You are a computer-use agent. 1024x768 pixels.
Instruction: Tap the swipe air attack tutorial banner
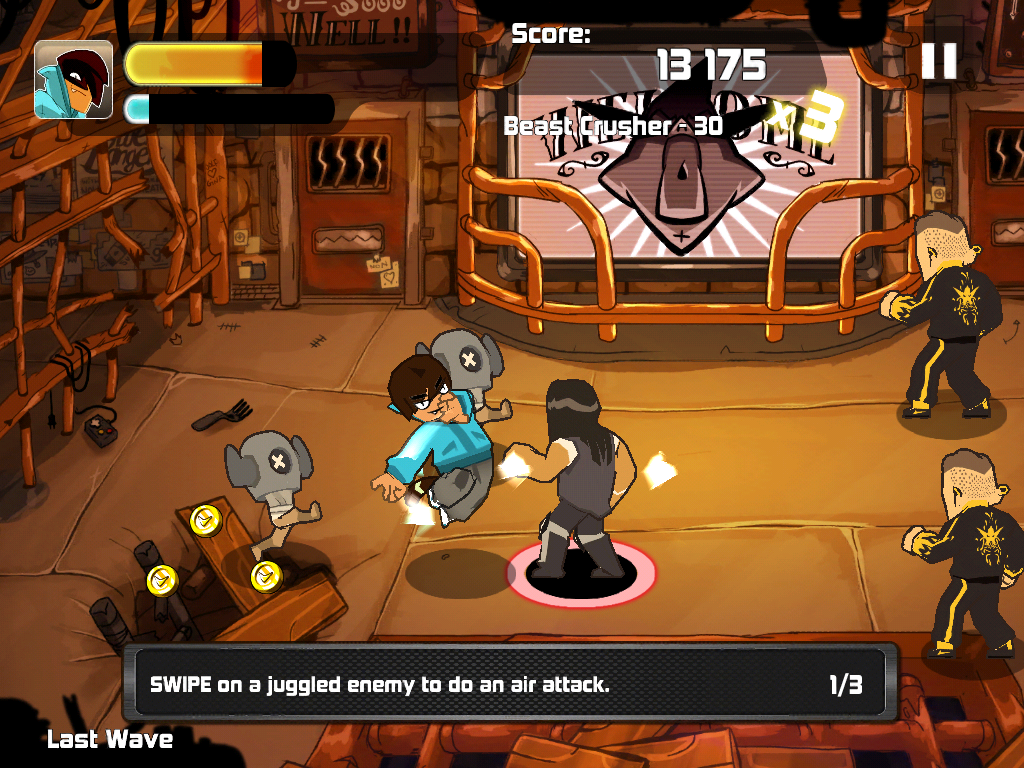pos(509,684)
